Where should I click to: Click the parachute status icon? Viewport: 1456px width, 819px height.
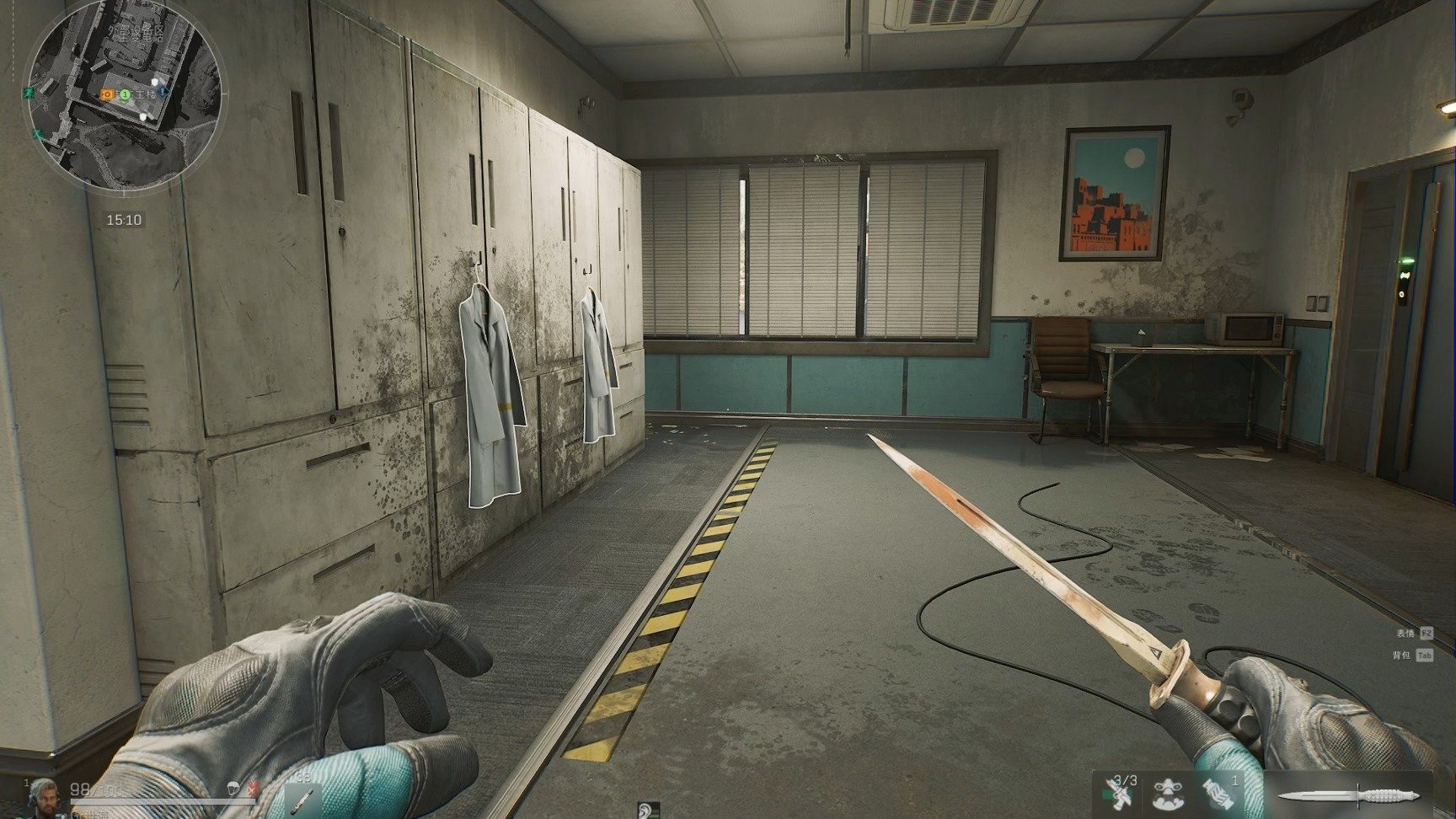click(x=233, y=790)
